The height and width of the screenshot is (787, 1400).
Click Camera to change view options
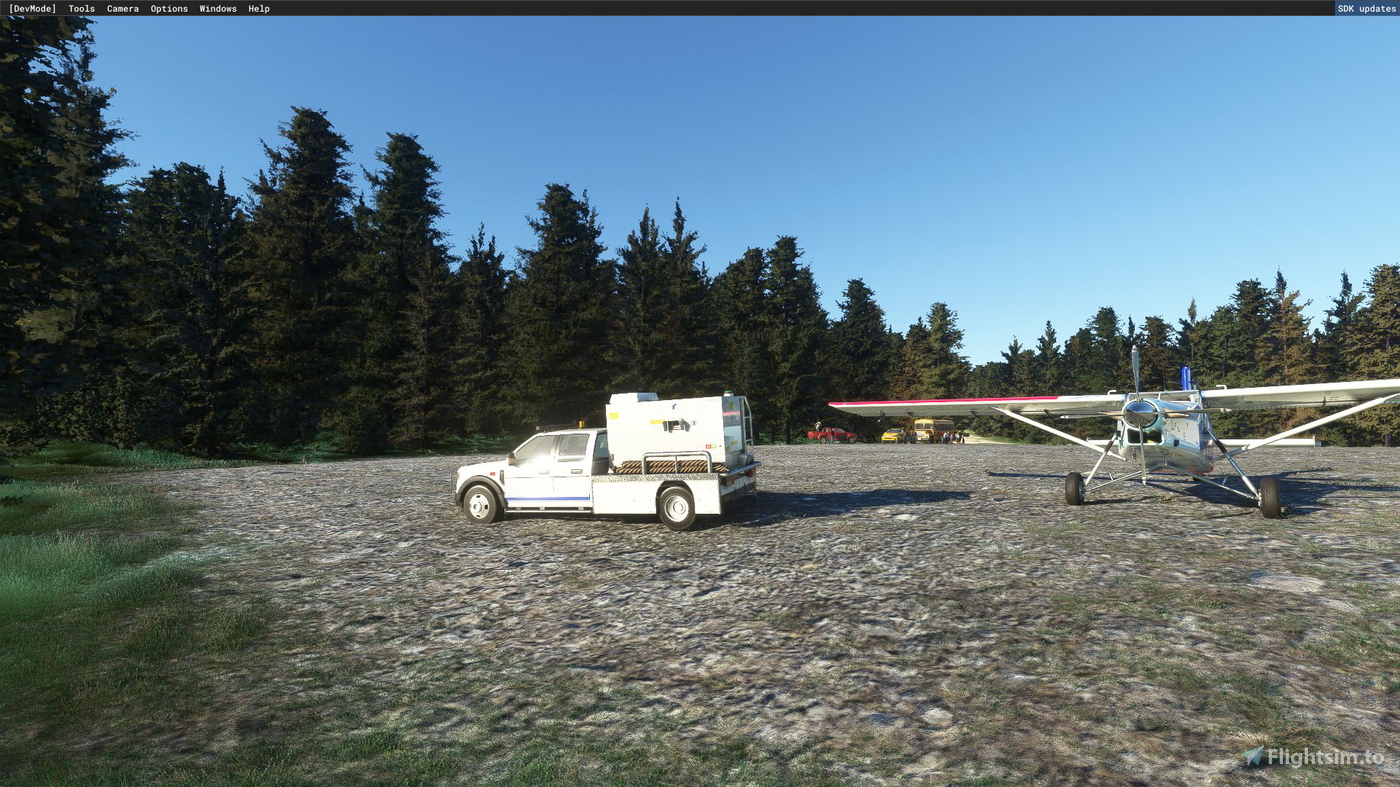click(x=121, y=8)
